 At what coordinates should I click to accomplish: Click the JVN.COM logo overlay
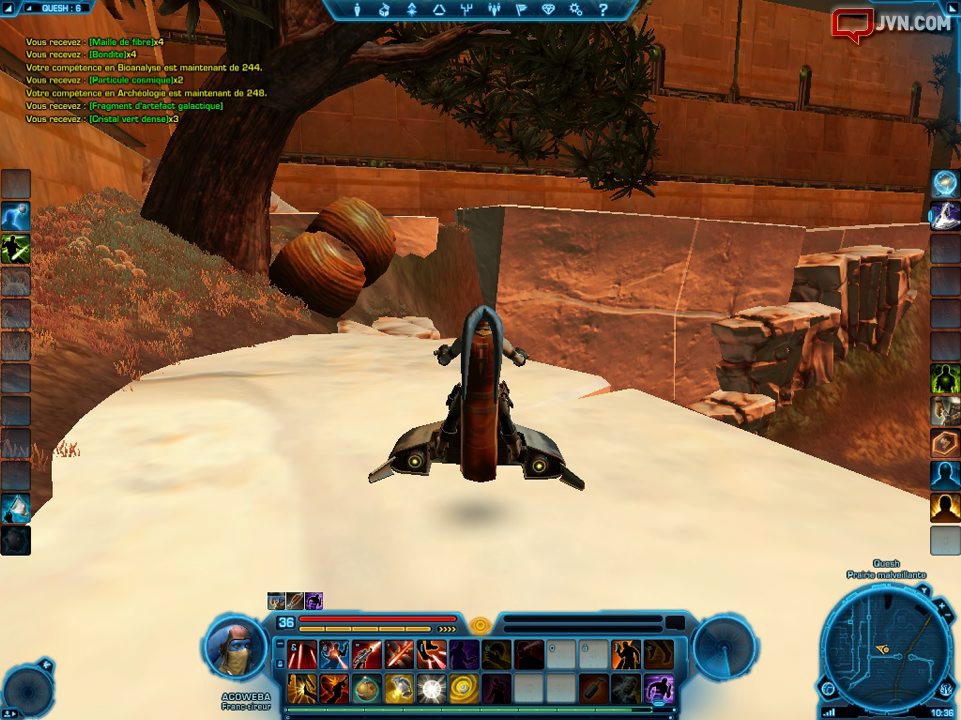(891, 23)
